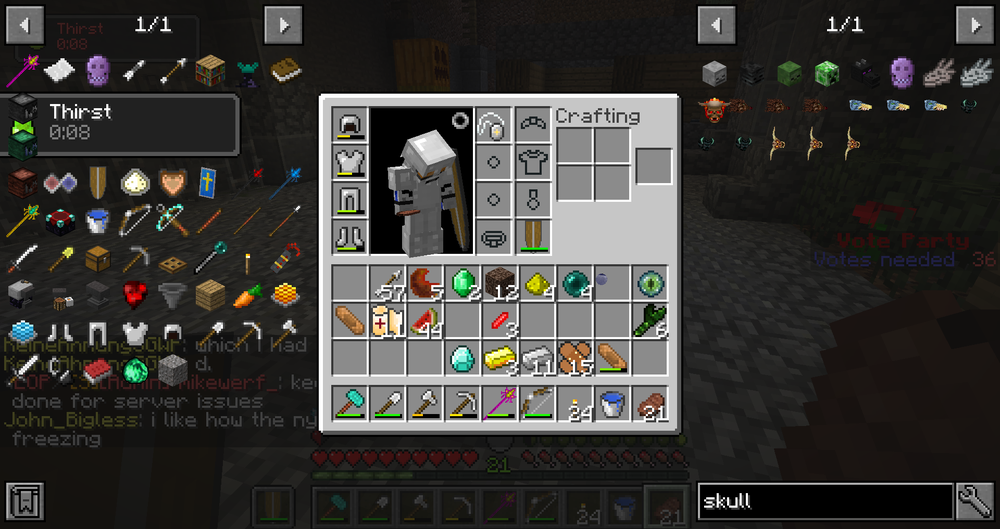Select the water bucket hotbar slot
Image resolution: width=1000 pixels, height=529 pixels.
(x=611, y=404)
